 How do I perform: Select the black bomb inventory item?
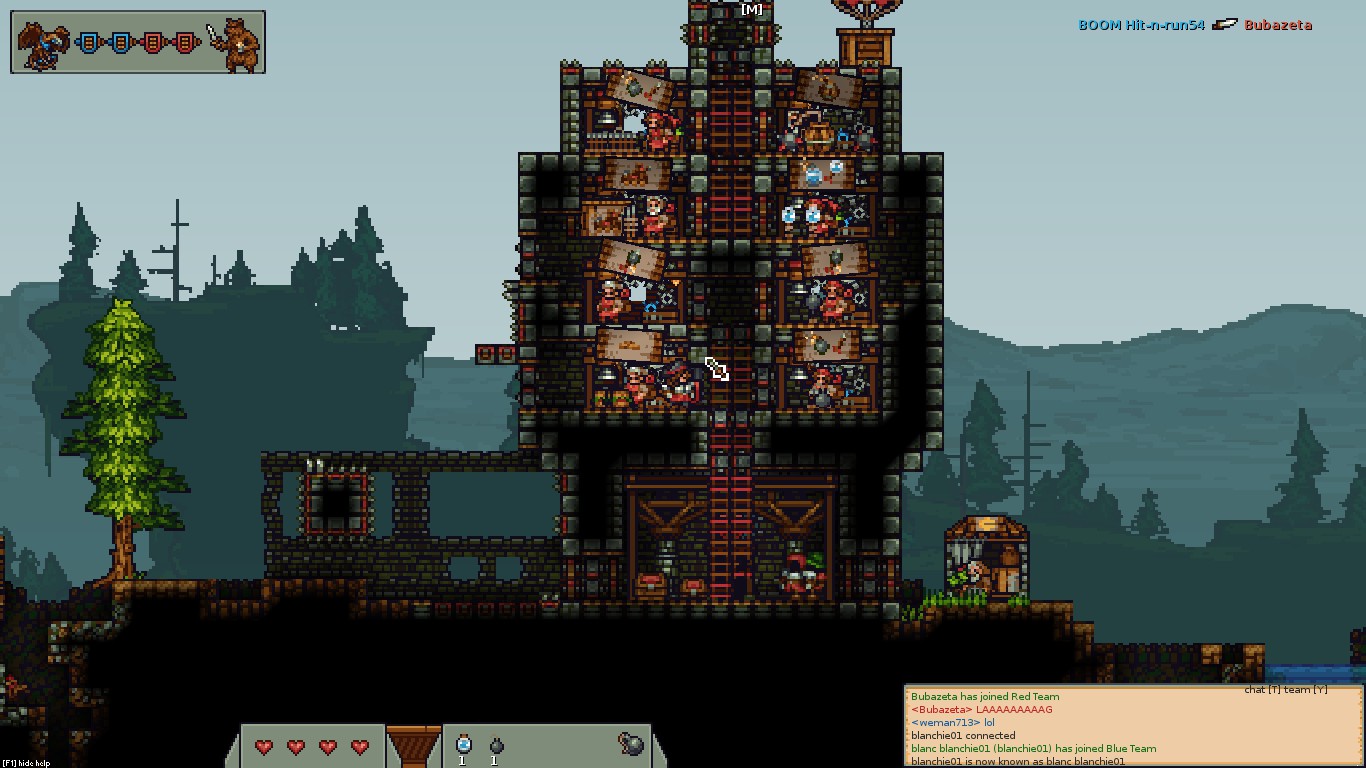point(496,746)
